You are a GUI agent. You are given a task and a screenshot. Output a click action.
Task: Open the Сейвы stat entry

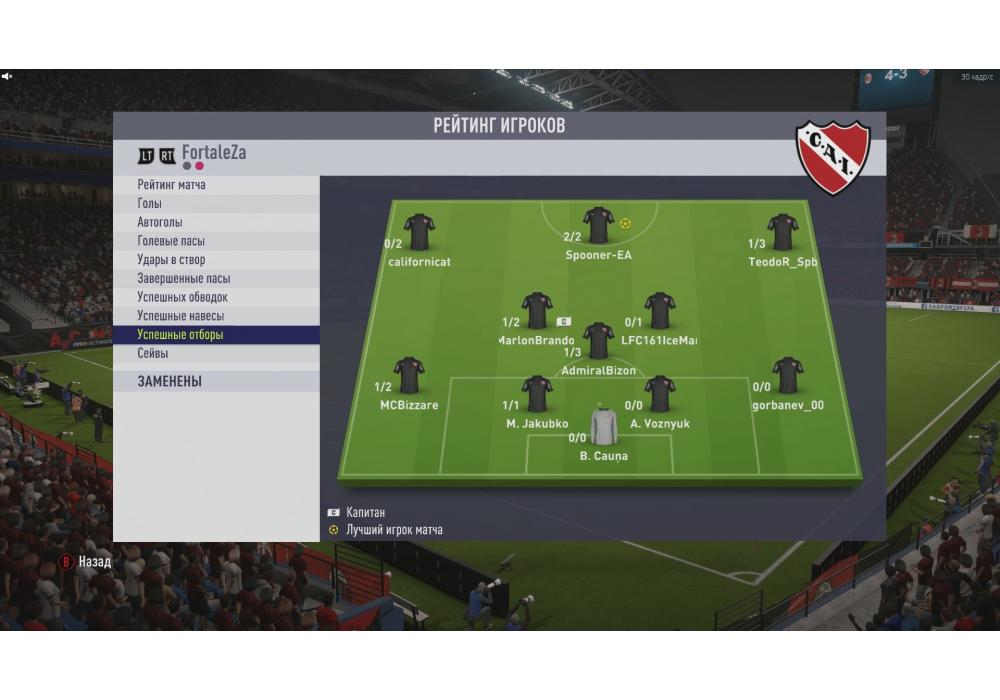coord(153,354)
